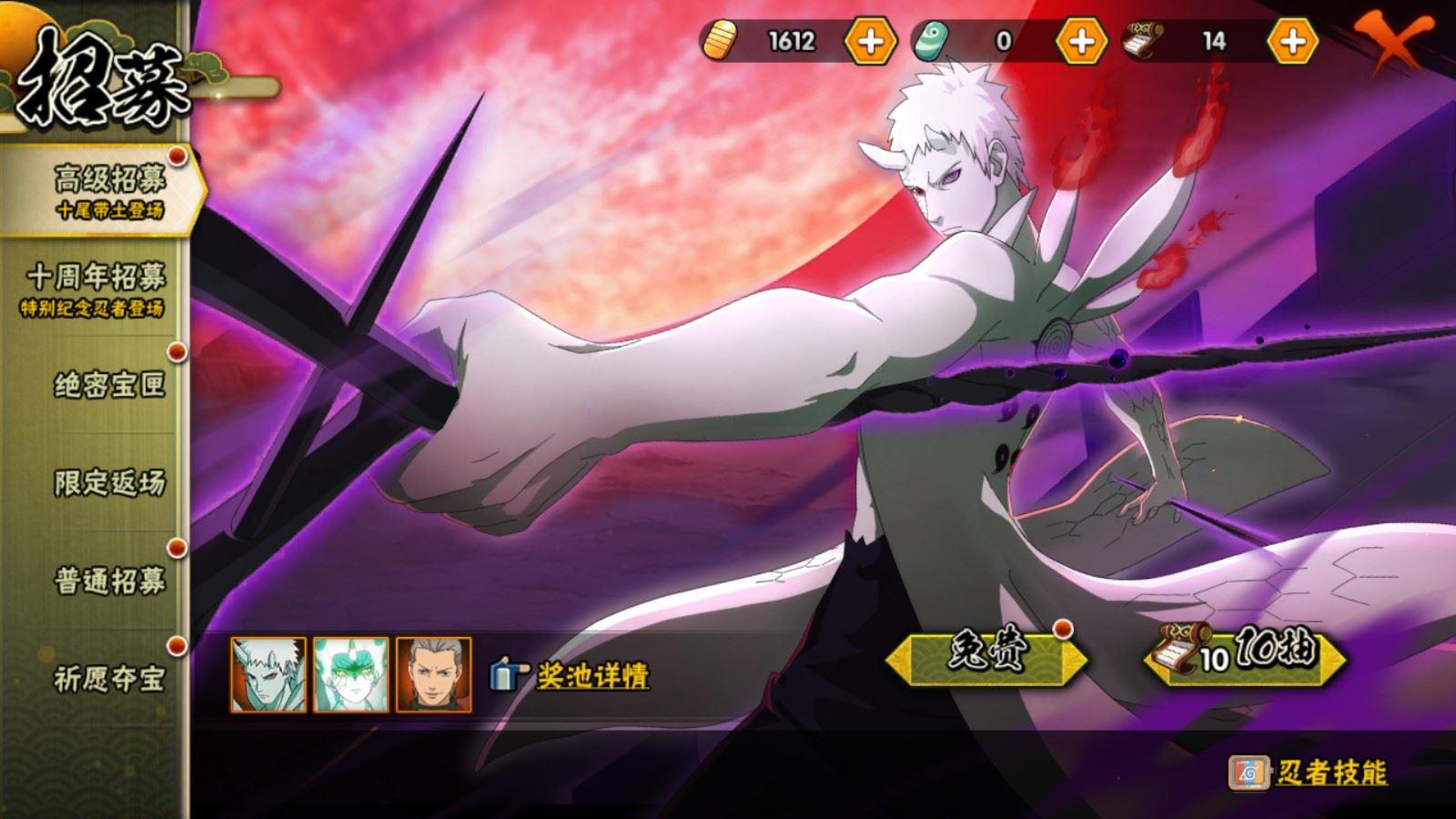Click the green jade currency icon
This screenshot has width=1456, height=819.
click(x=934, y=40)
